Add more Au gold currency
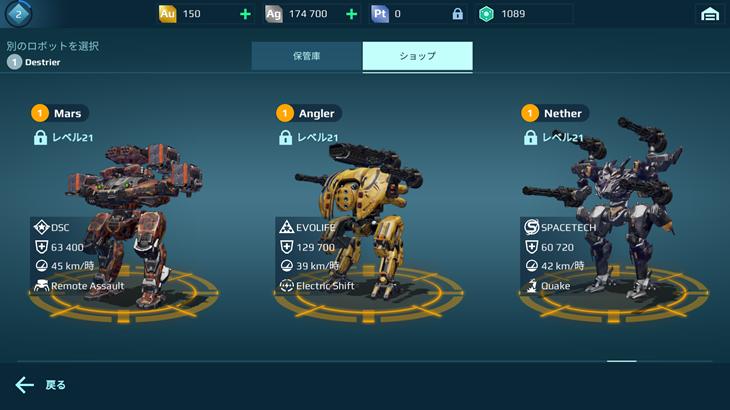The image size is (730, 410). point(246,14)
